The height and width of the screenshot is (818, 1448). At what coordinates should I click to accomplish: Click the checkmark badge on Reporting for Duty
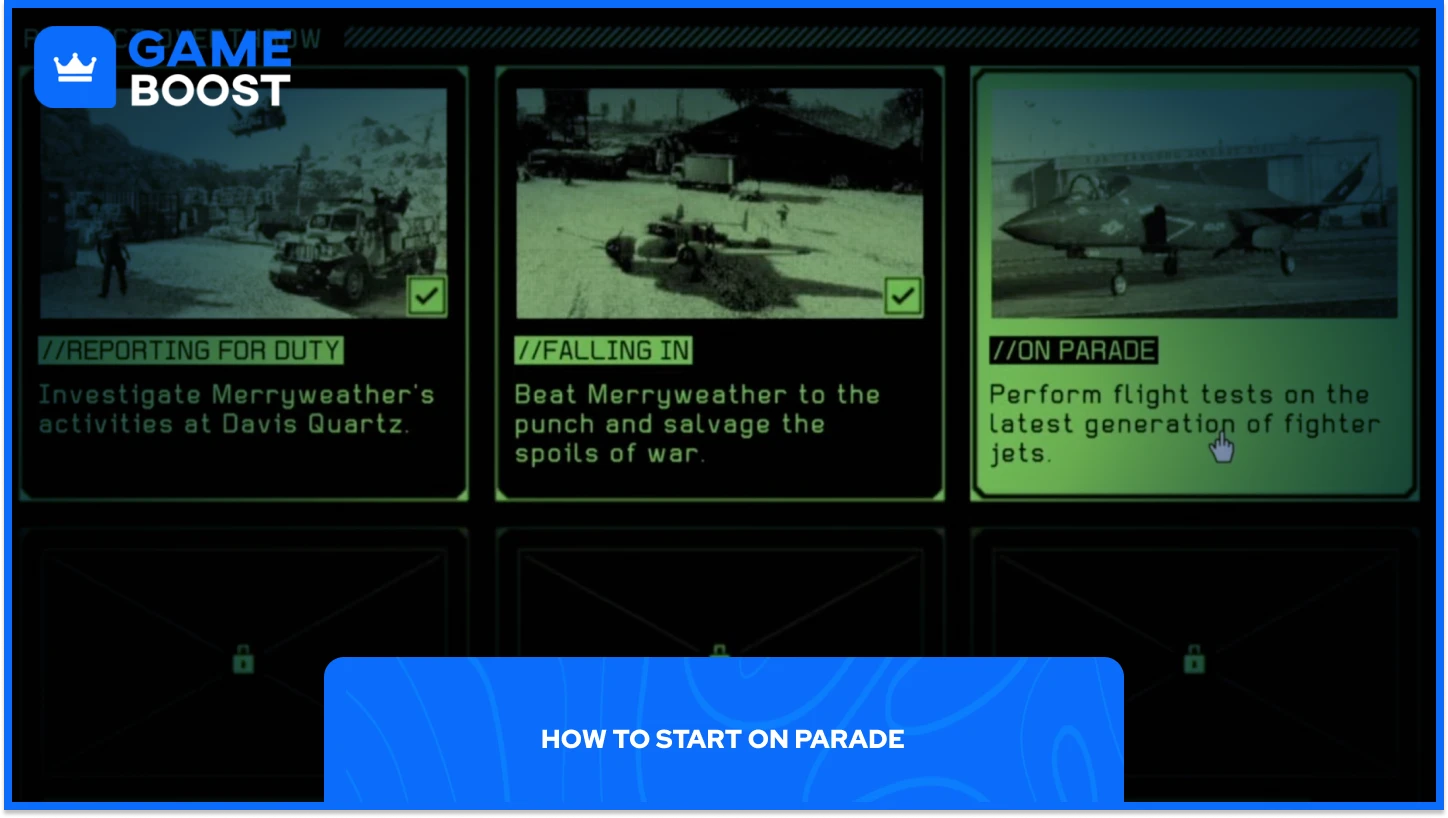[x=426, y=295]
